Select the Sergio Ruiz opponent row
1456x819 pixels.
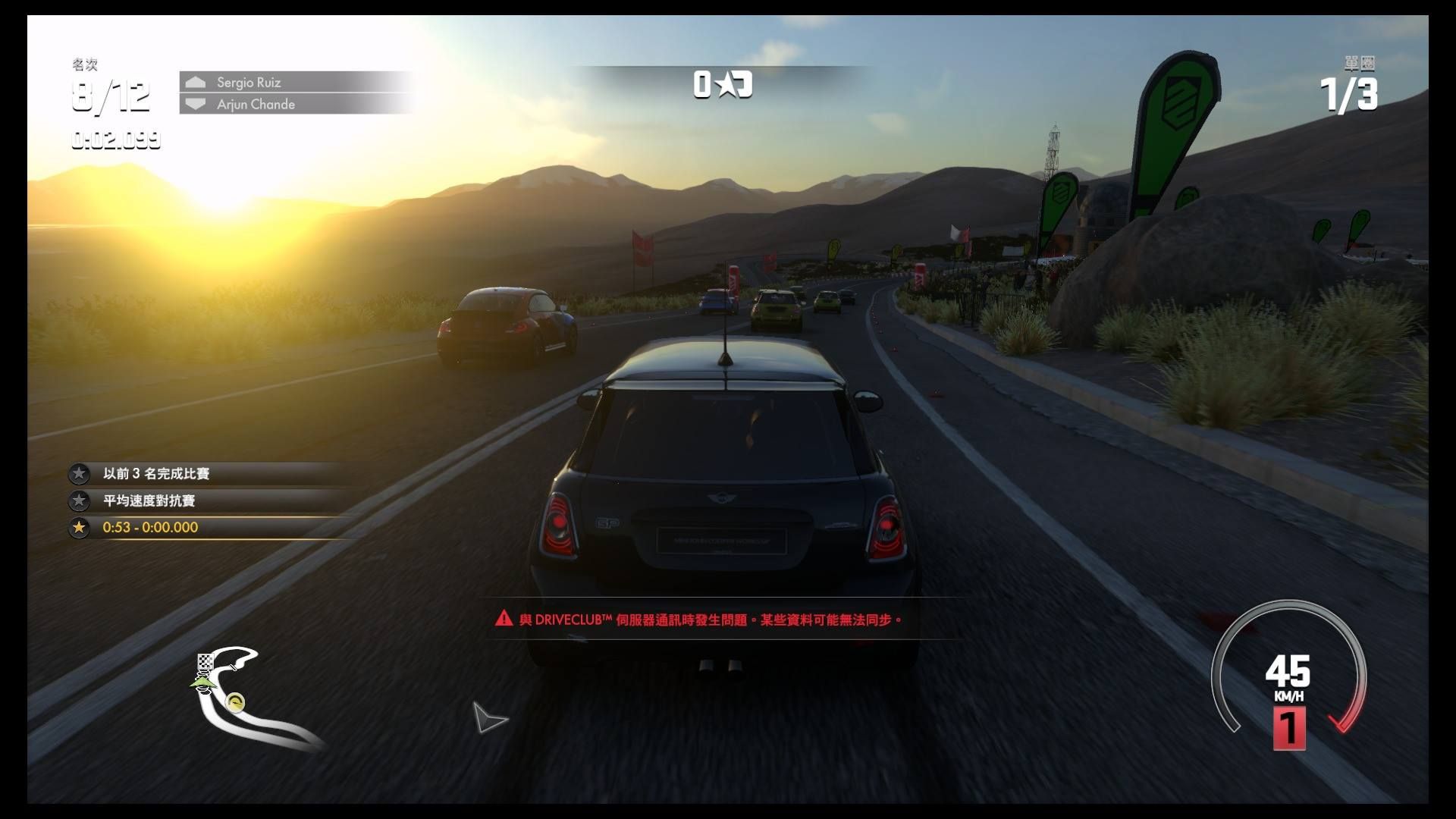(296, 82)
